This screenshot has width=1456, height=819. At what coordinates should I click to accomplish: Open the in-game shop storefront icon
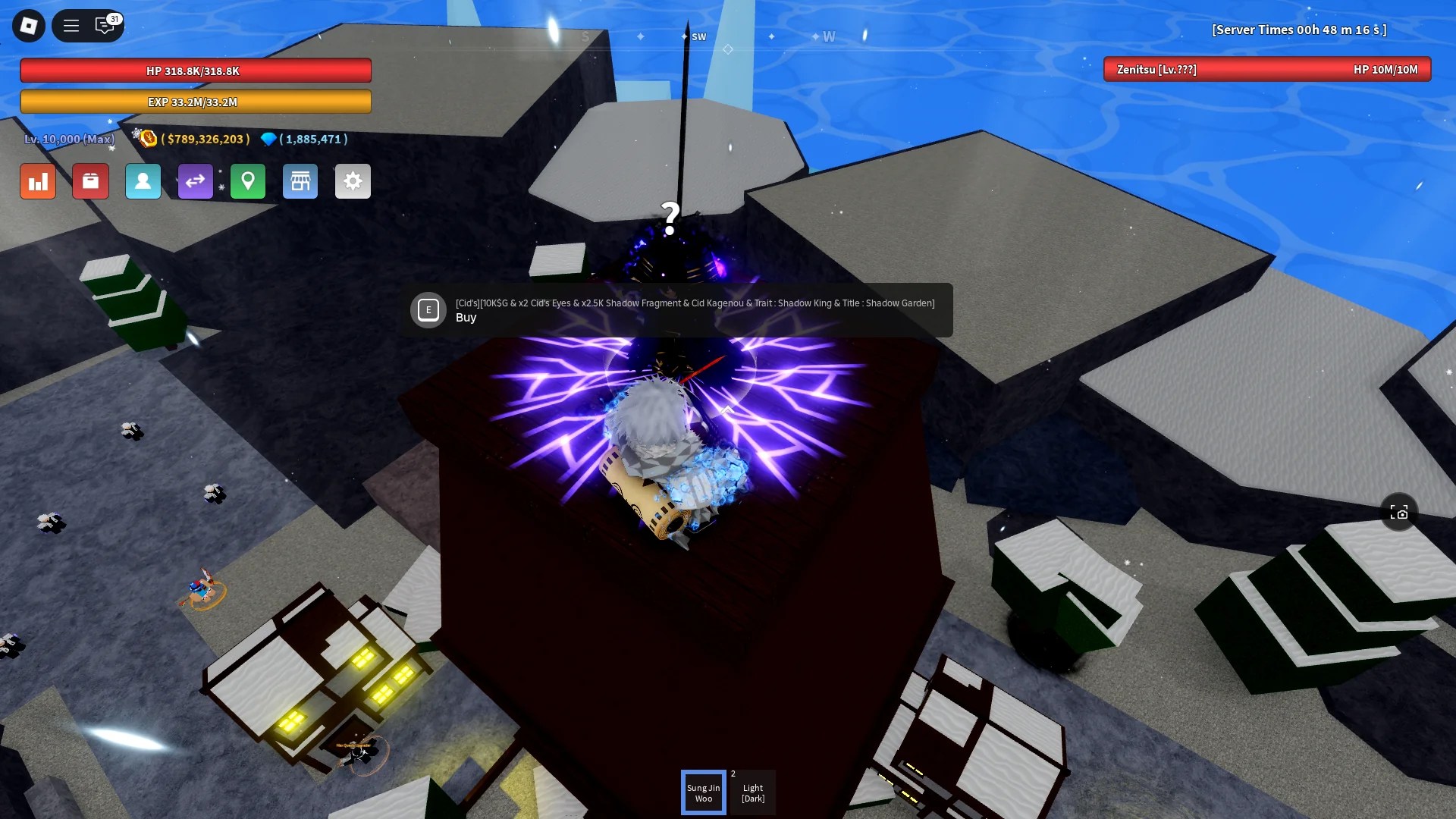(x=300, y=181)
